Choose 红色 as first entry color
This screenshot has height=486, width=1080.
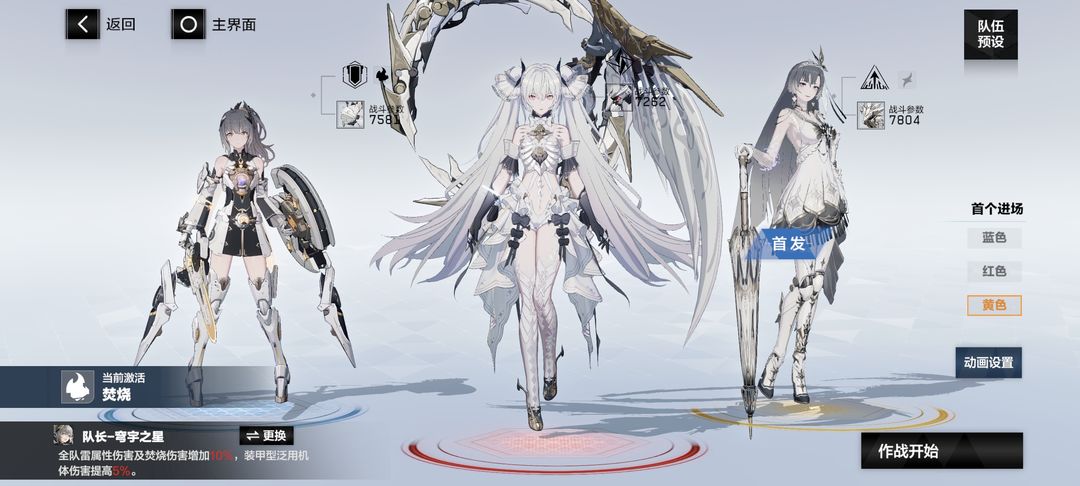994,271
